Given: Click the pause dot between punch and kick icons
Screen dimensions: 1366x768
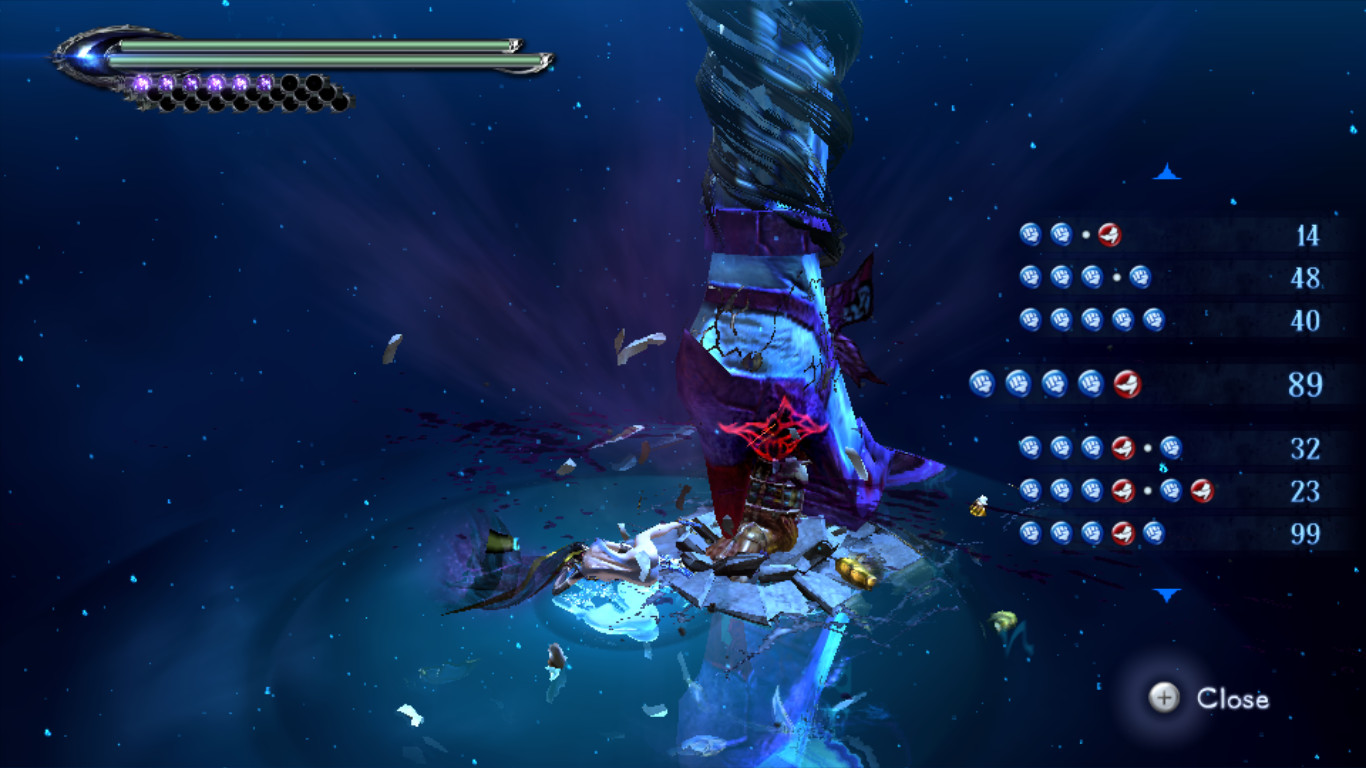Looking at the screenshot, I should click(1086, 233).
